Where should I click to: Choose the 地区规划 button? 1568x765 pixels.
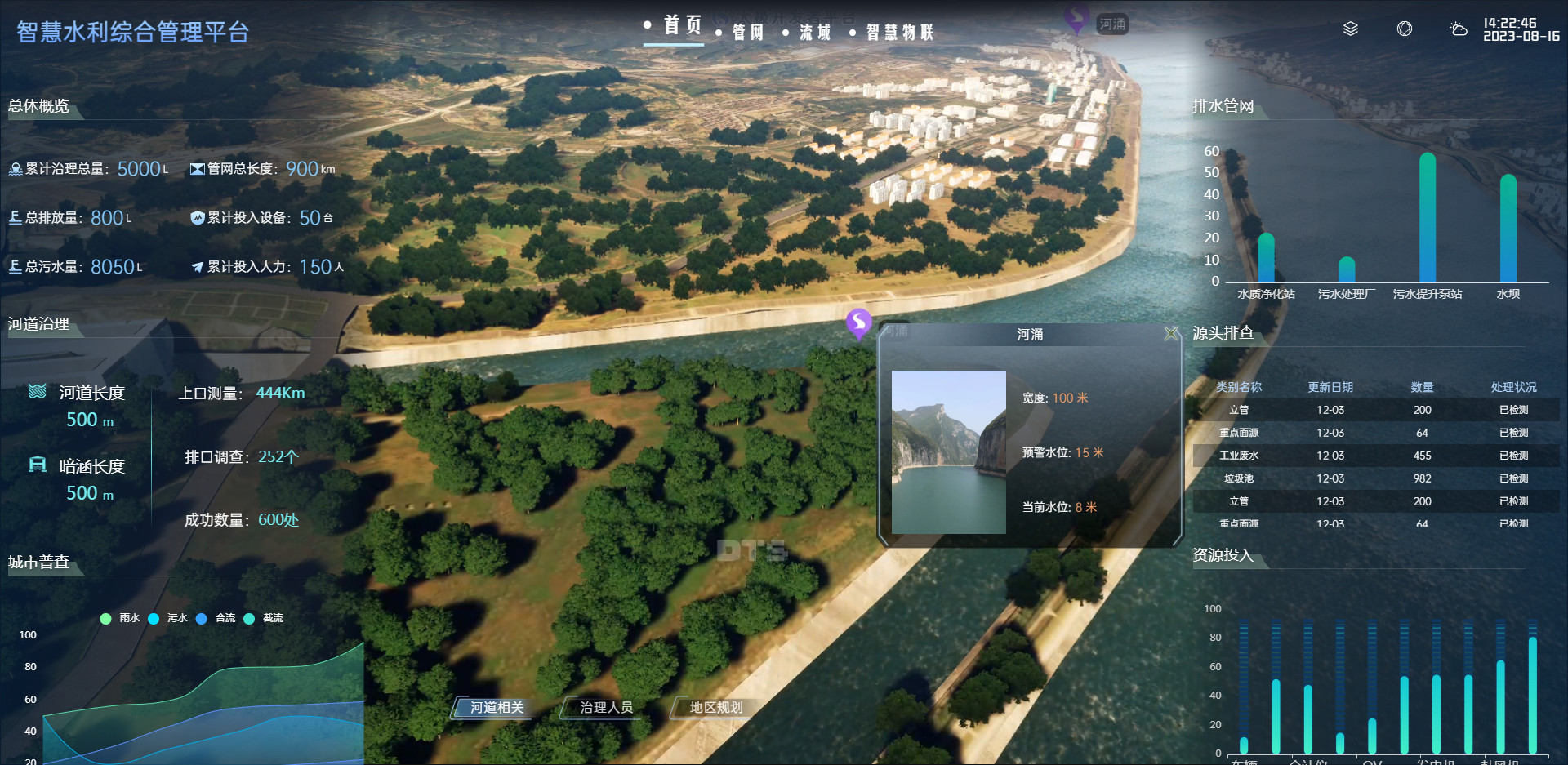[x=716, y=708]
